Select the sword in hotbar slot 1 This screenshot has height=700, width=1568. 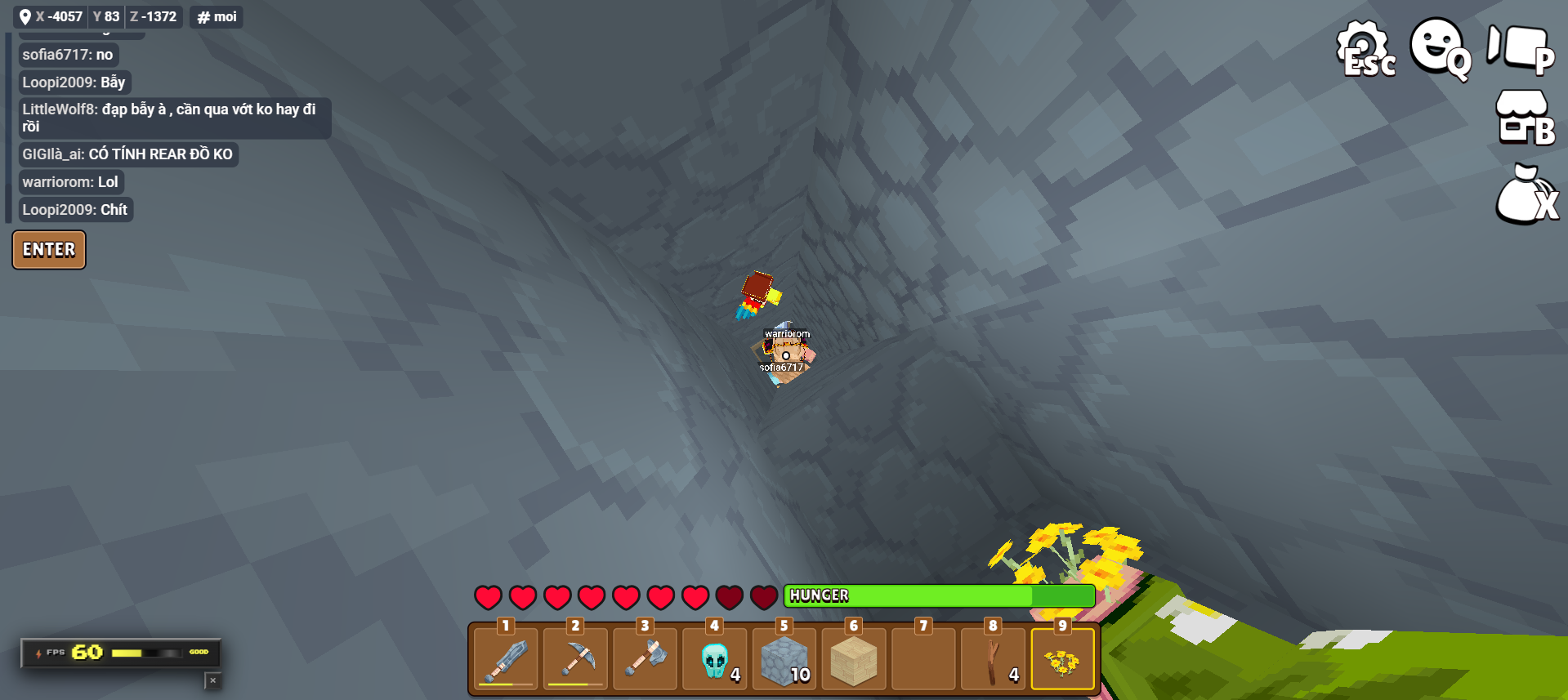coord(506,658)
